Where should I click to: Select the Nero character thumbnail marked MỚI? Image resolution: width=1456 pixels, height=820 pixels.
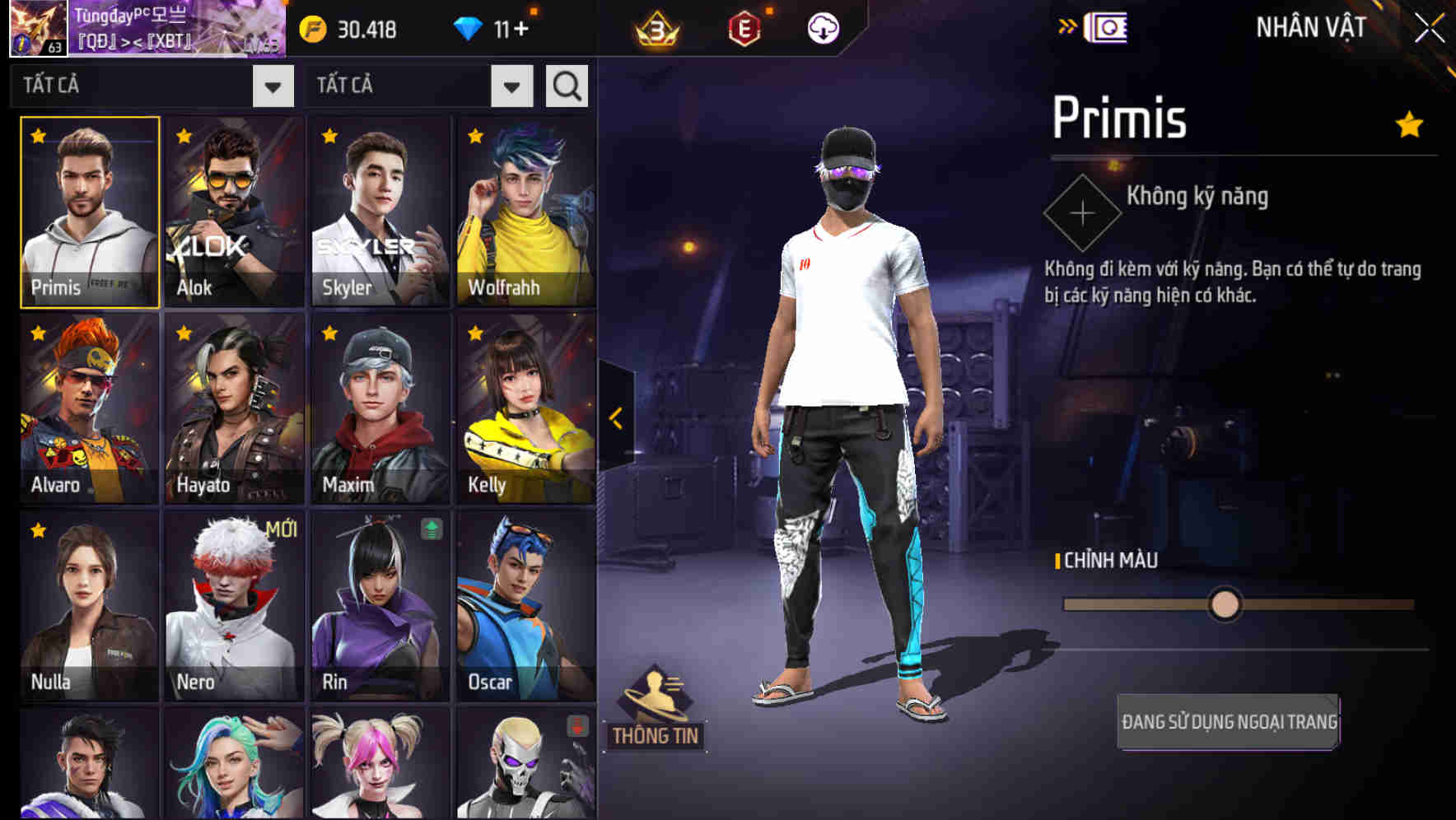tap(233, 609)
